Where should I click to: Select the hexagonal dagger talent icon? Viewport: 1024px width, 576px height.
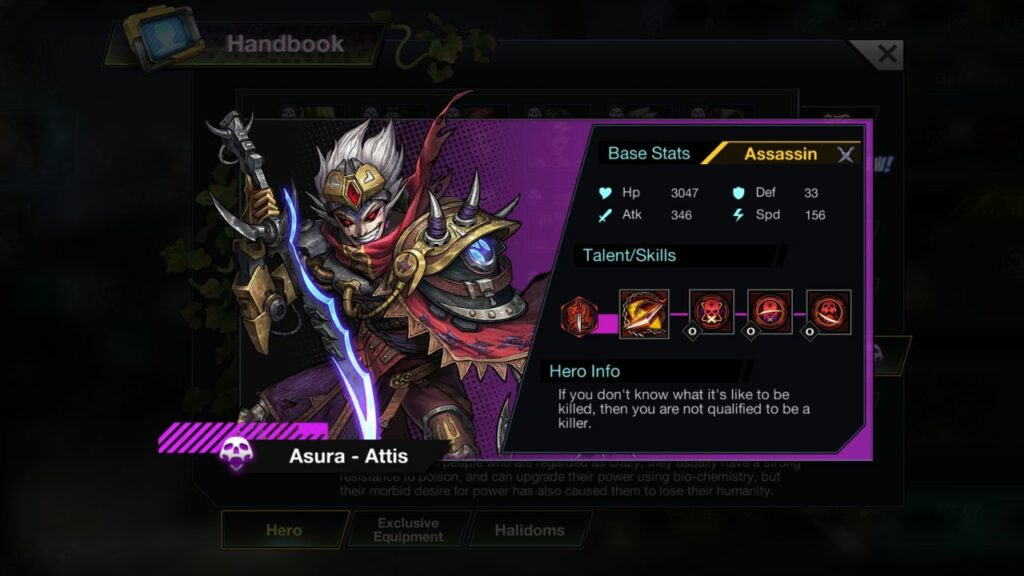578,315
